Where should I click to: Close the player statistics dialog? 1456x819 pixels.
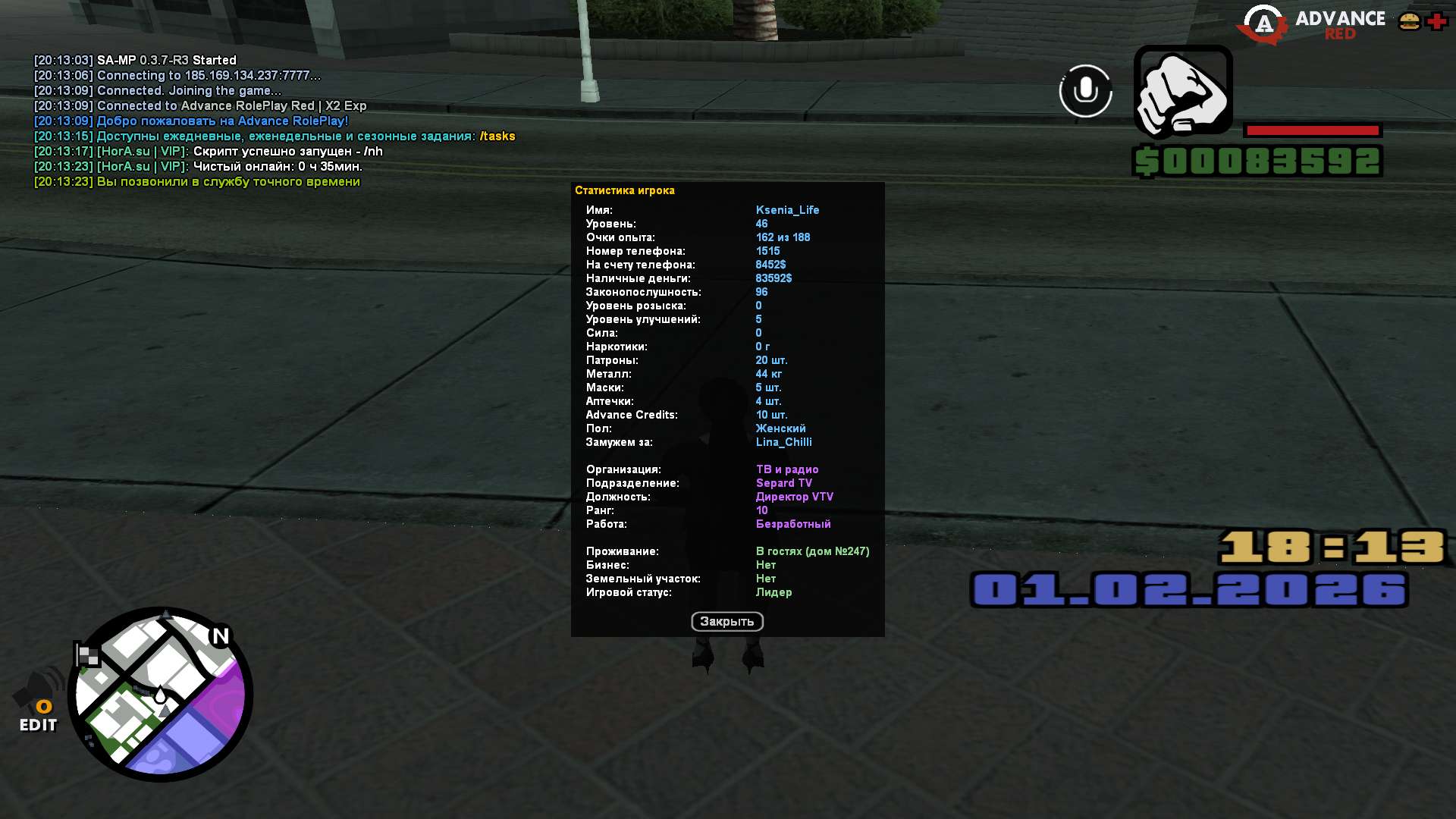coord(726,622)
